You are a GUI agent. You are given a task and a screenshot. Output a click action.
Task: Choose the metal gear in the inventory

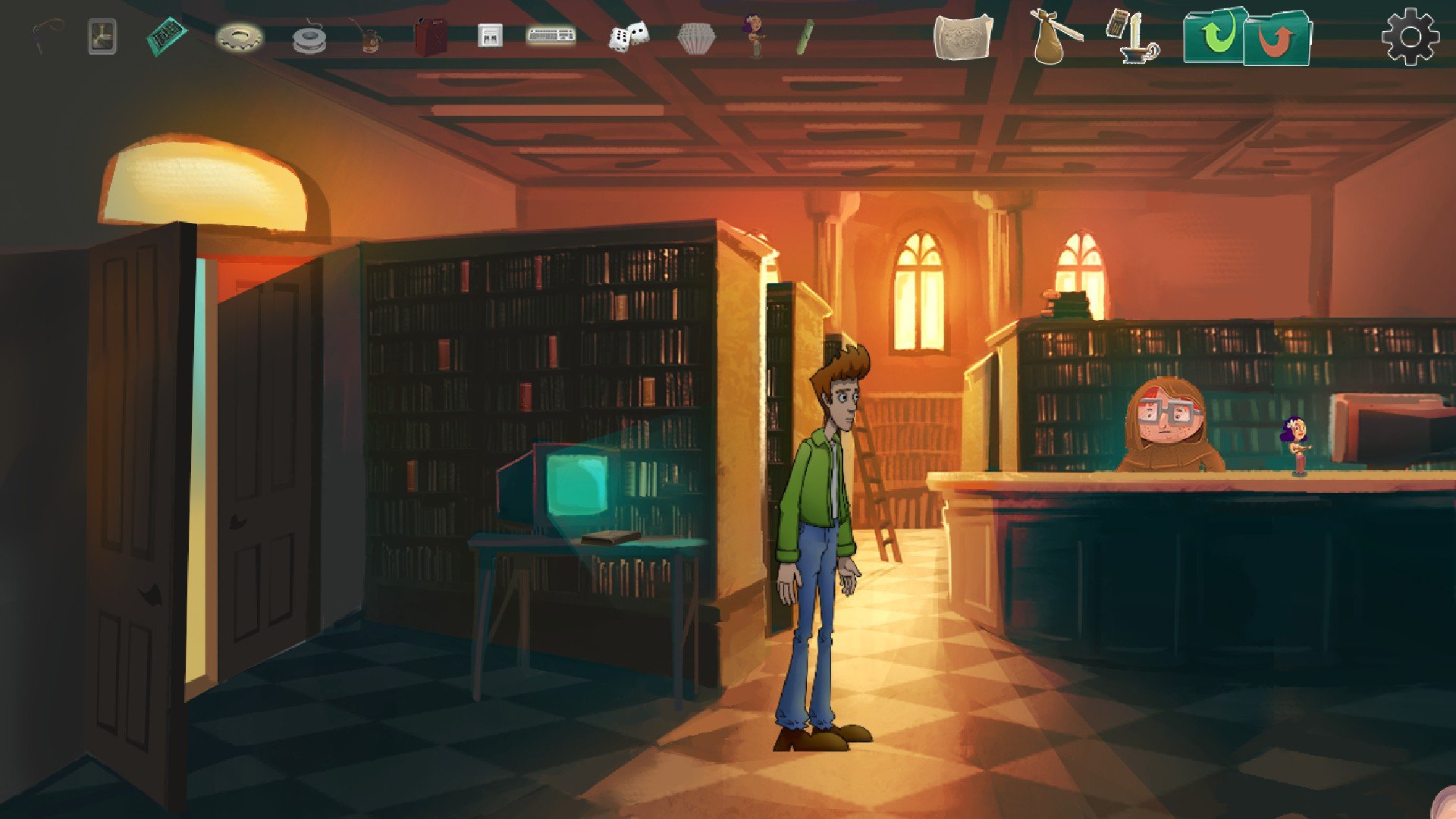point(240,36)
